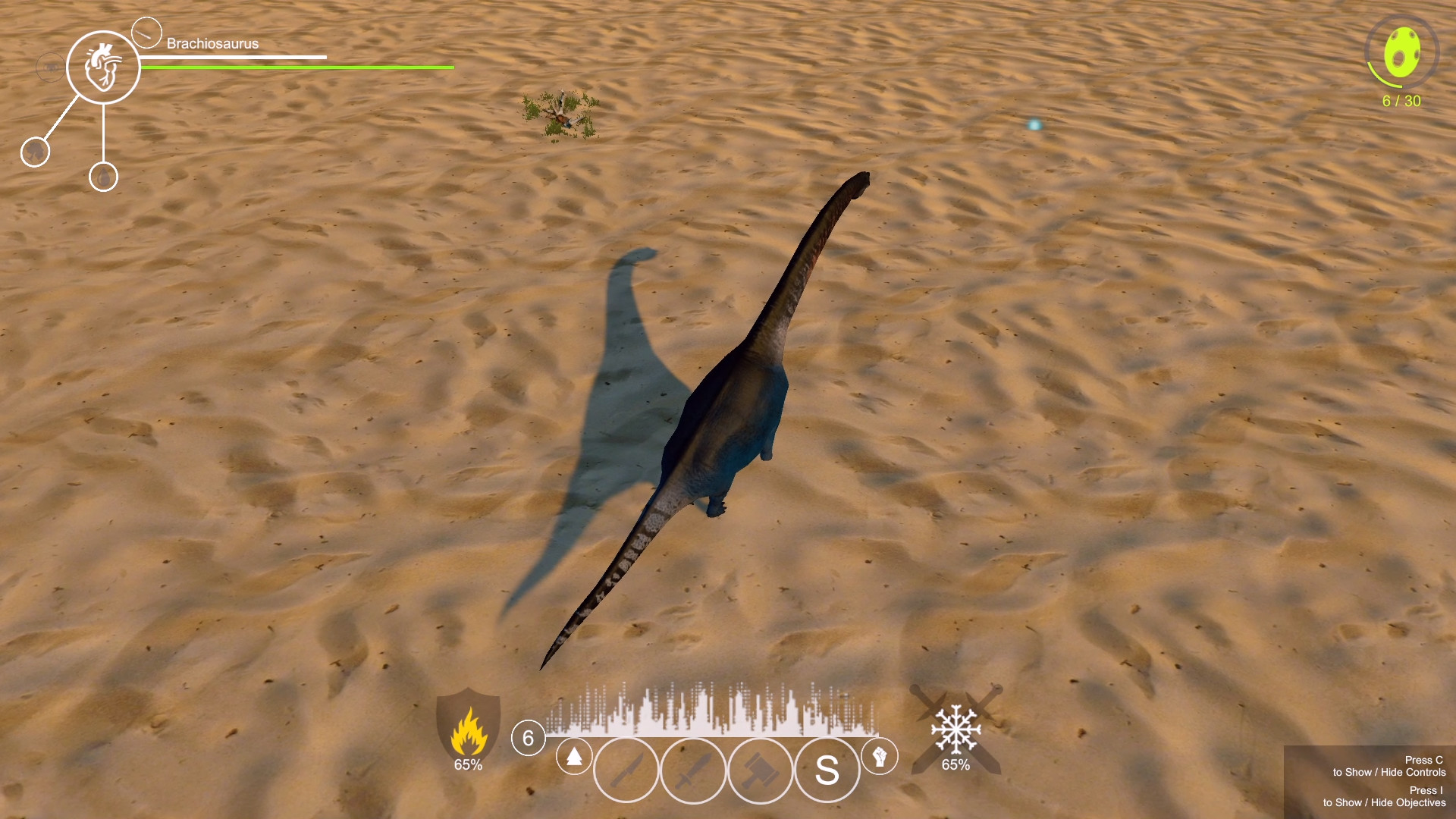The height and width of the screenshot is (819, 1456).
Task: Click the Brachiosaurus name label
Action: (x=212, y=44)
